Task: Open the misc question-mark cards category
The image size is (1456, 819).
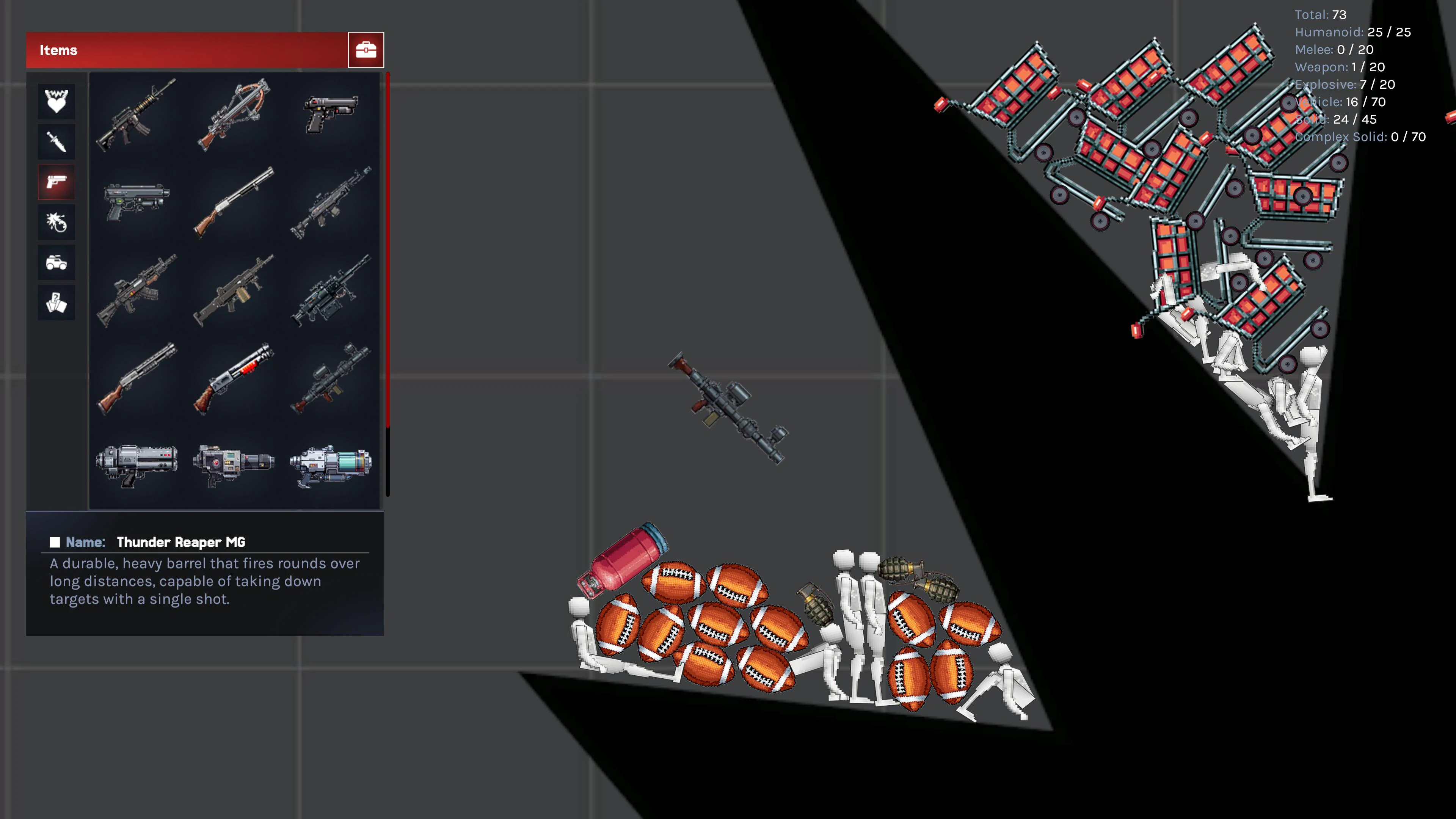Action: (56, 303)
